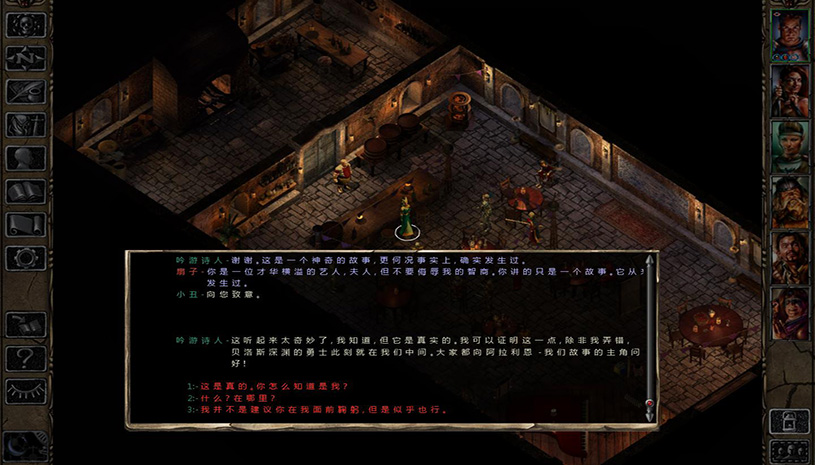The width and height of the screenshot is (815, 465).
Task: Click the padlock button below the portraits
Action: [789, 421]
